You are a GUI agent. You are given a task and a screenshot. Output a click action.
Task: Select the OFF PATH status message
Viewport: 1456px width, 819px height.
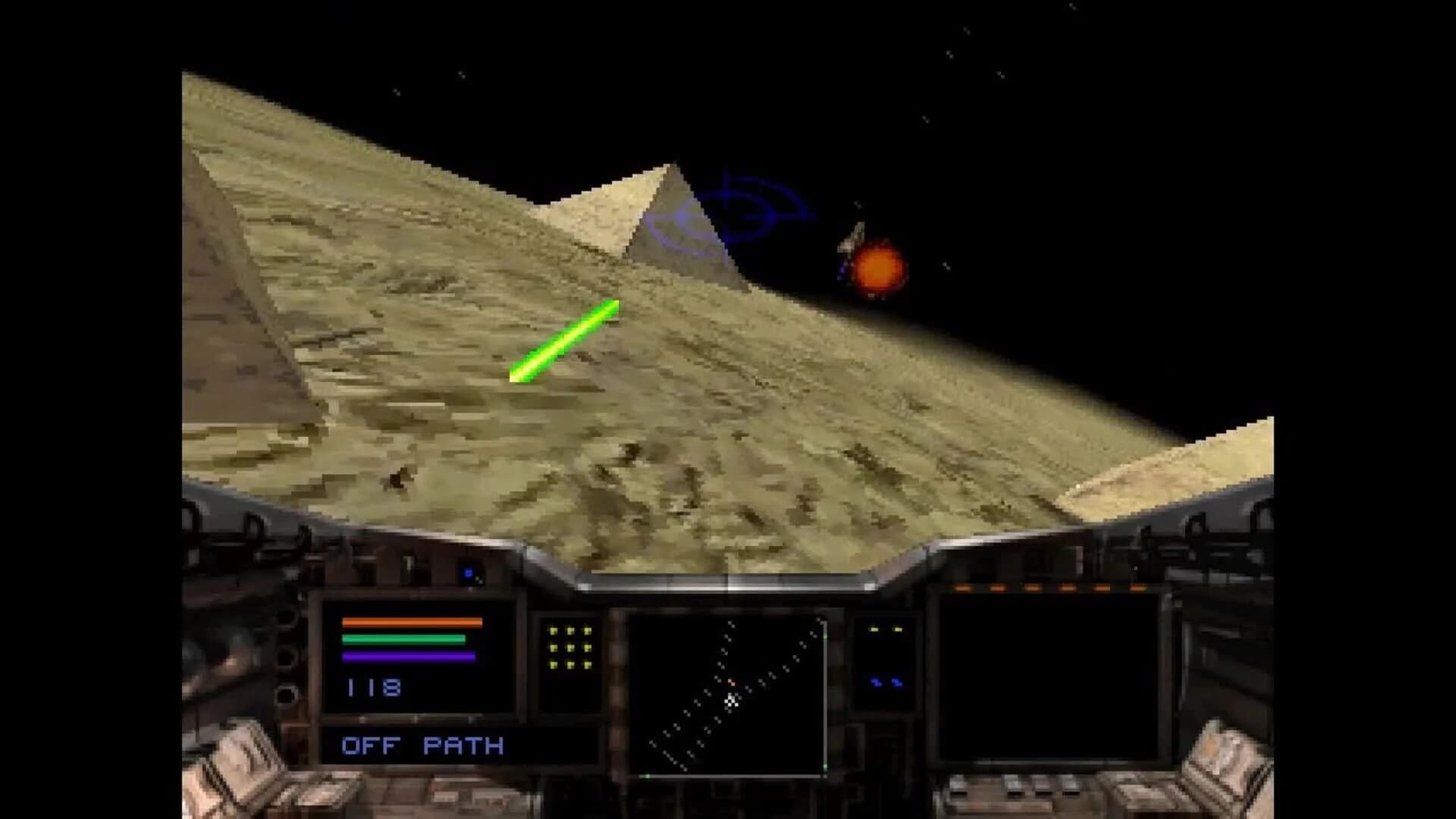click(x=422, y=745)
